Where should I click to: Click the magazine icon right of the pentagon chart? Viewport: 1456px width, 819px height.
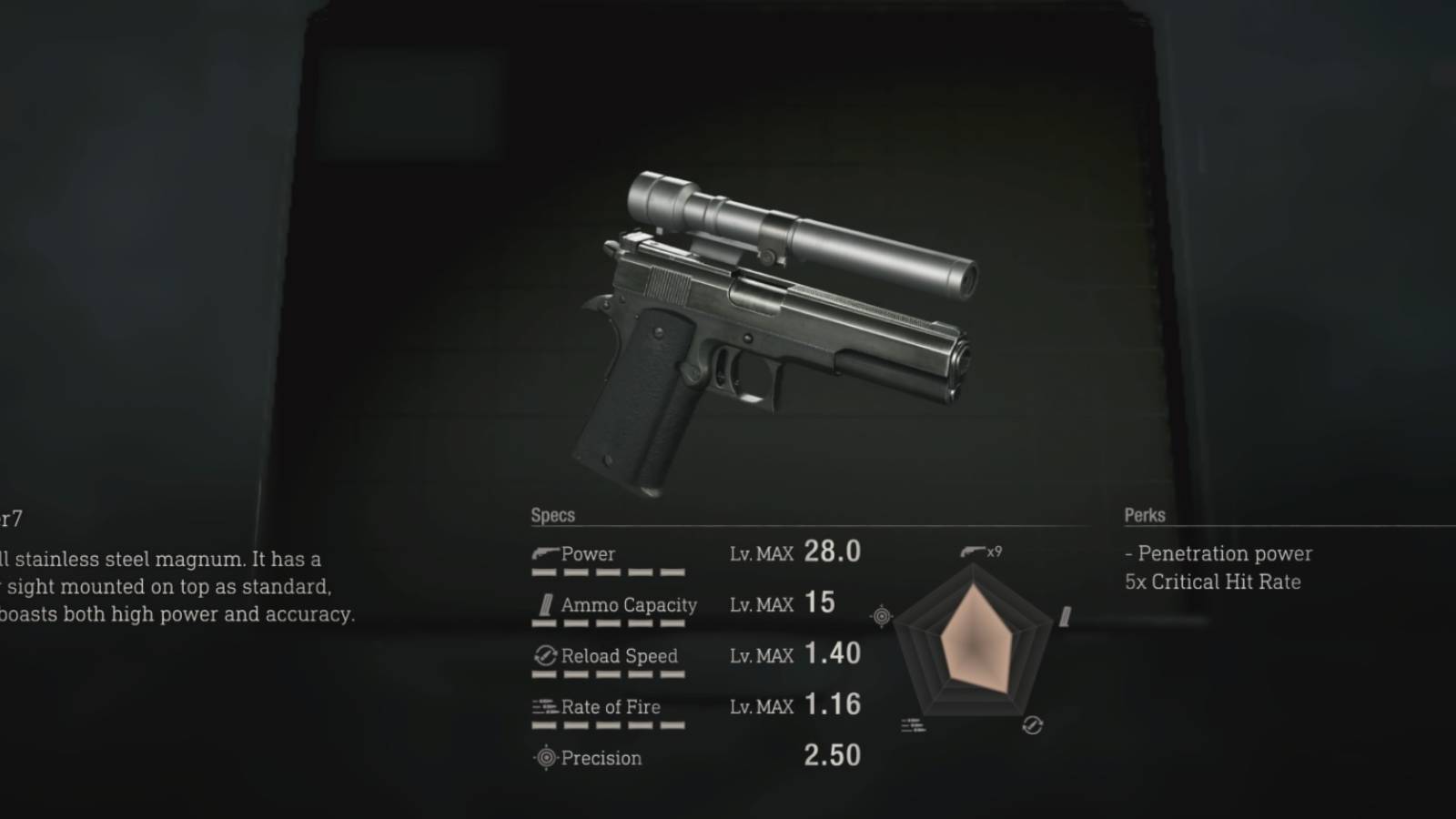[x=1064, y=616]
